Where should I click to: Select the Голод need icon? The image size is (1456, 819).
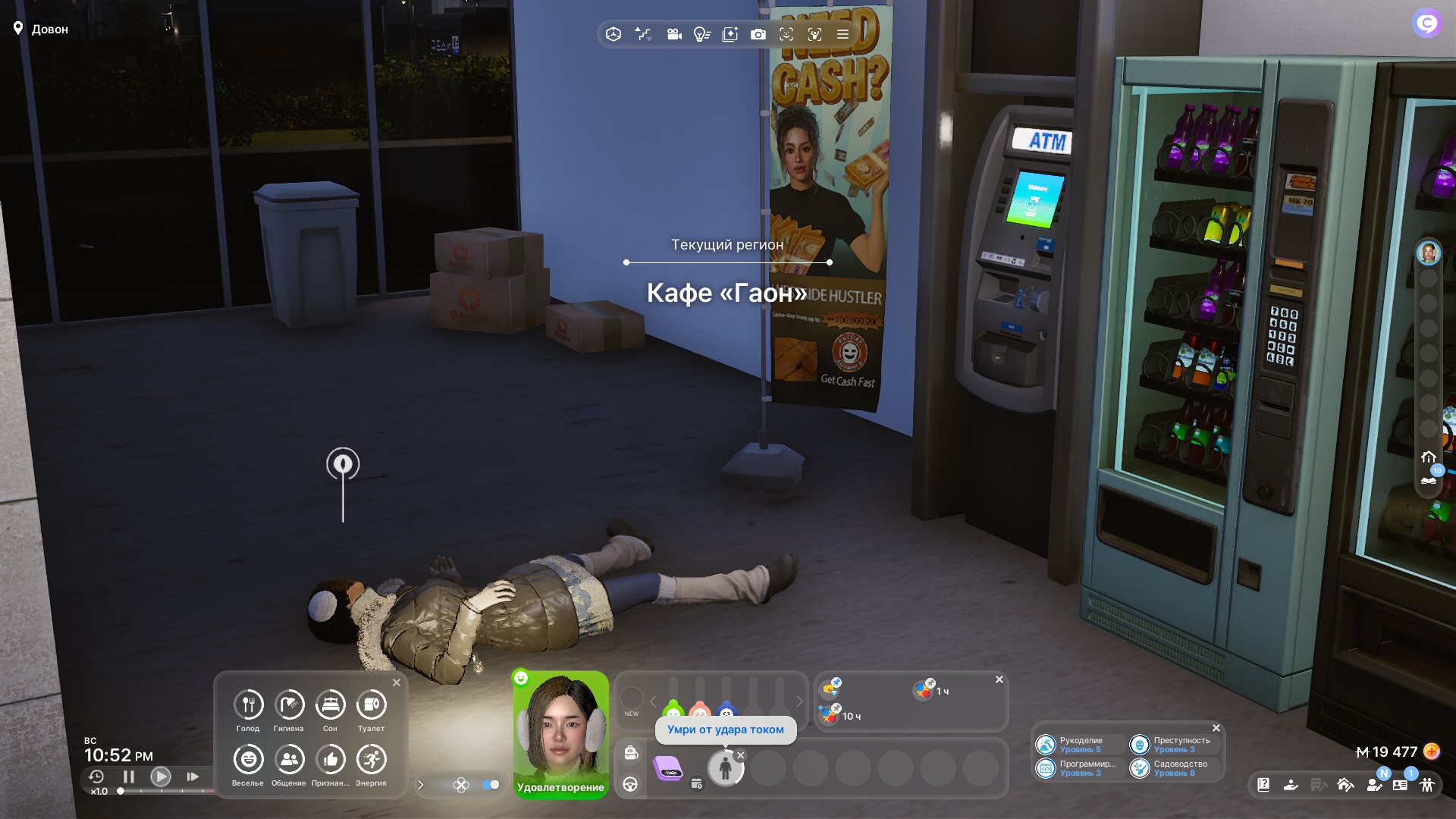point(248,705)
